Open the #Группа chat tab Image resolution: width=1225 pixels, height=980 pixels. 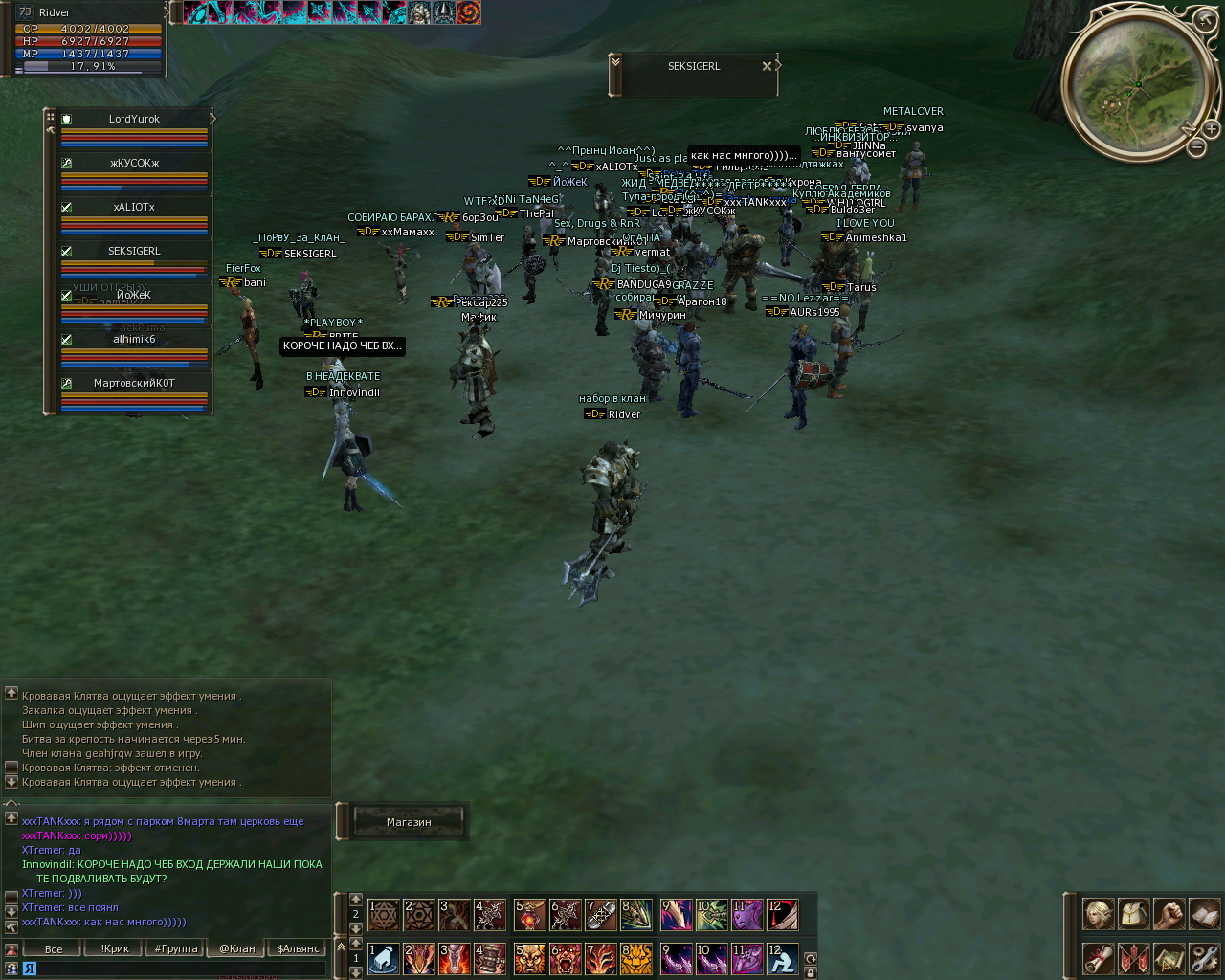point(176,949)
